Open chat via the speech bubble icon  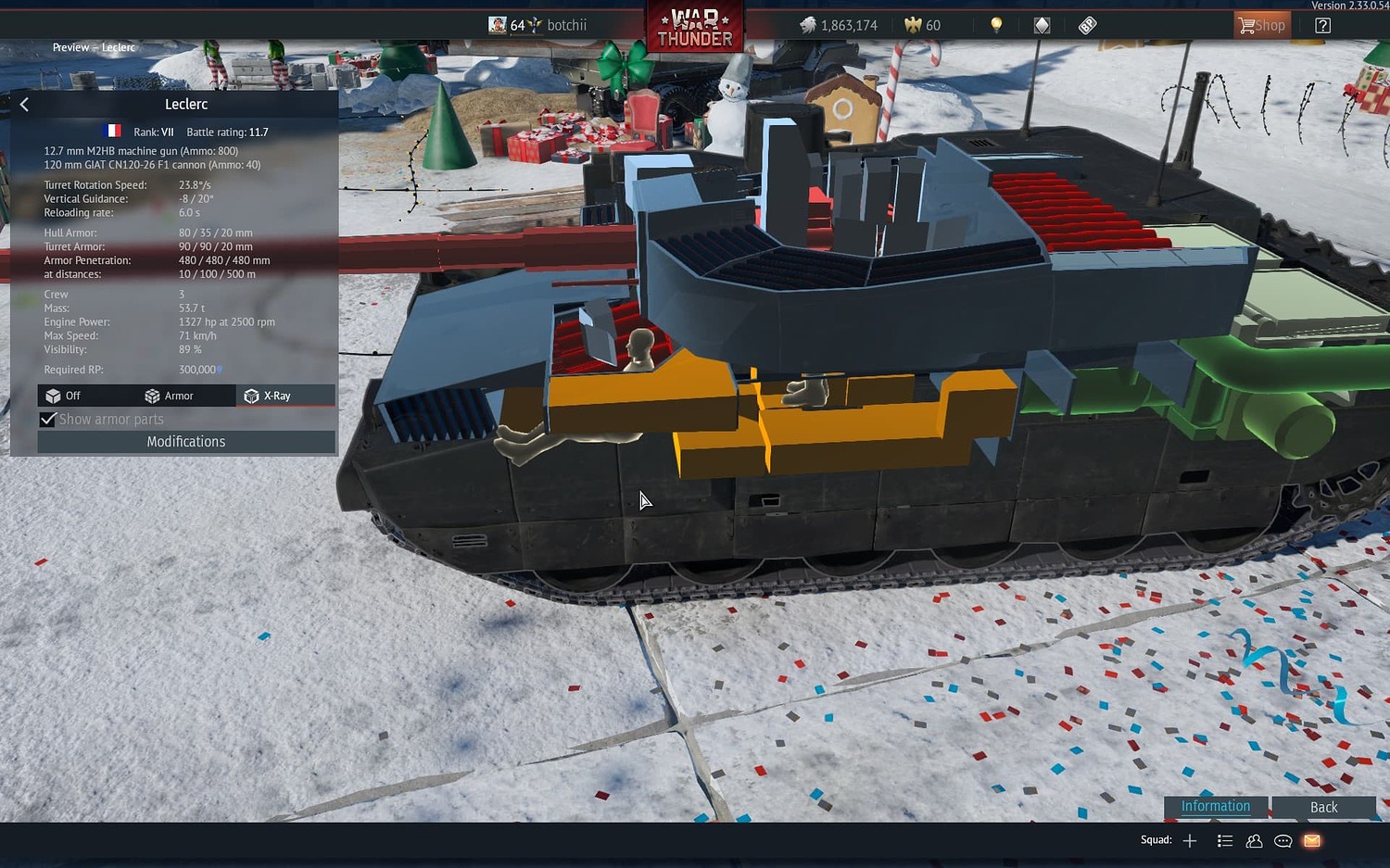click(x=1283, y=840)
